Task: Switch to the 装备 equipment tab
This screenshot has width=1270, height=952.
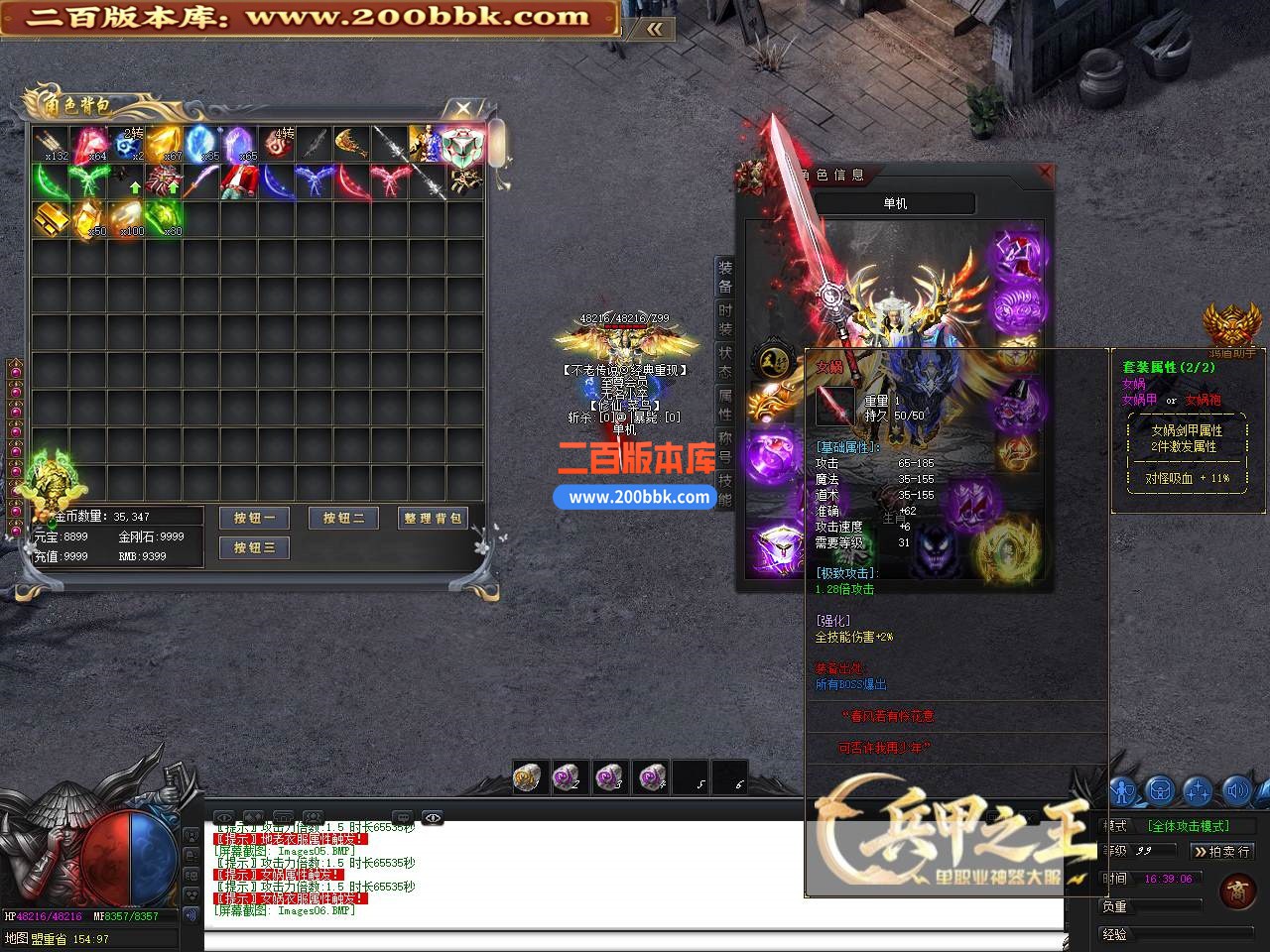Action: coord(725,277)
